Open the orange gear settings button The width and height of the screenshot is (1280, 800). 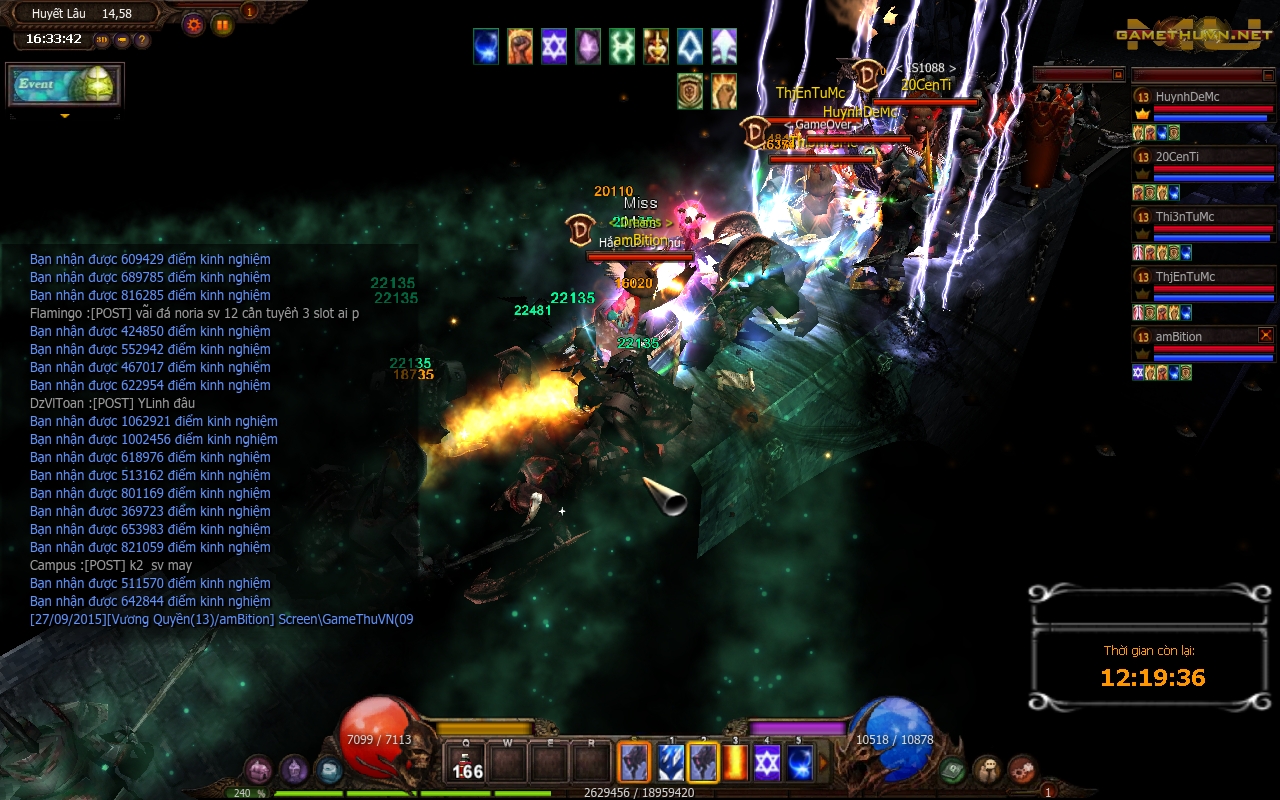(x=193, y=24)
